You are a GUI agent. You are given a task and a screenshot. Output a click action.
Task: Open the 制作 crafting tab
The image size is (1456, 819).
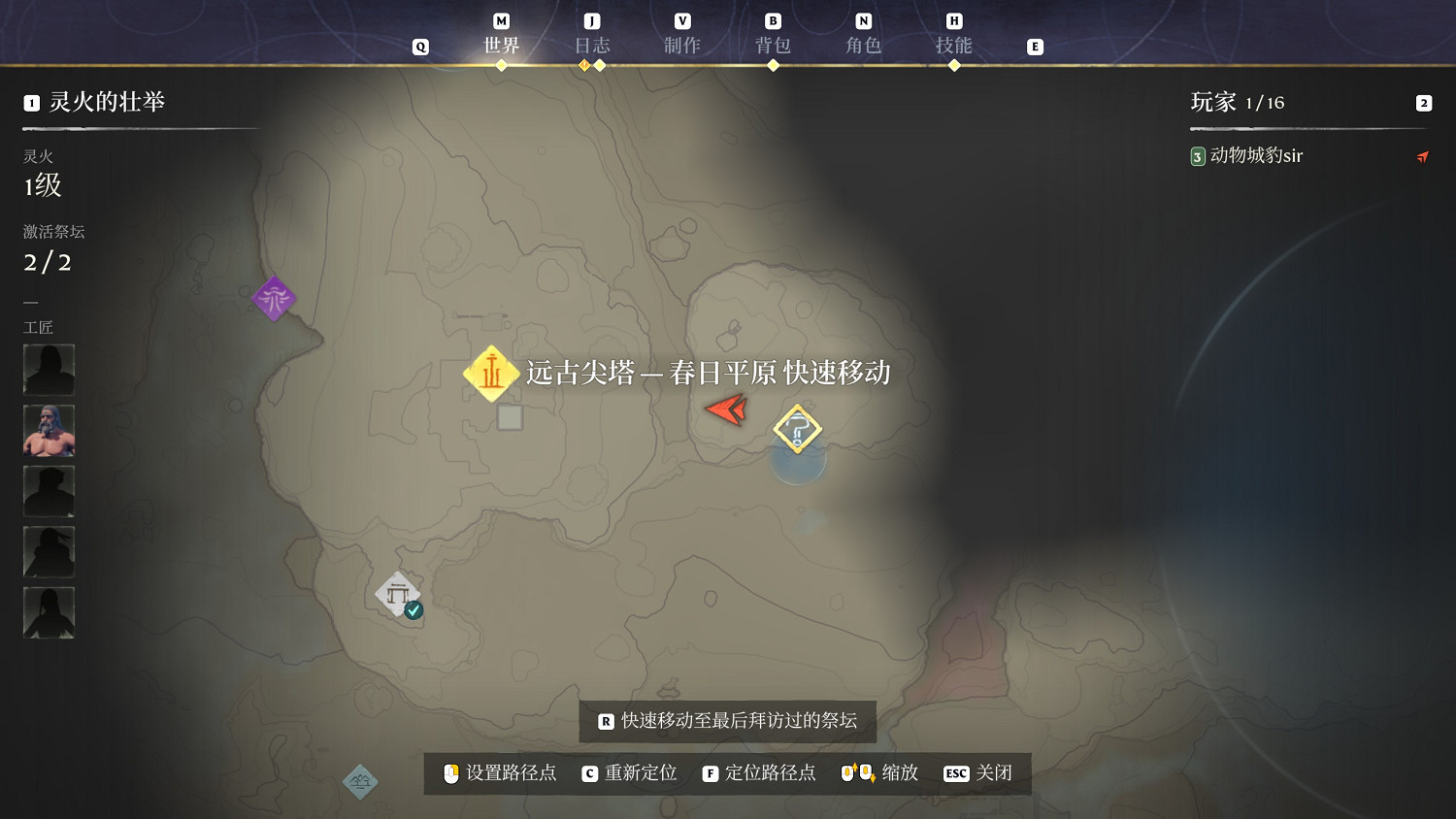(682, 44)
